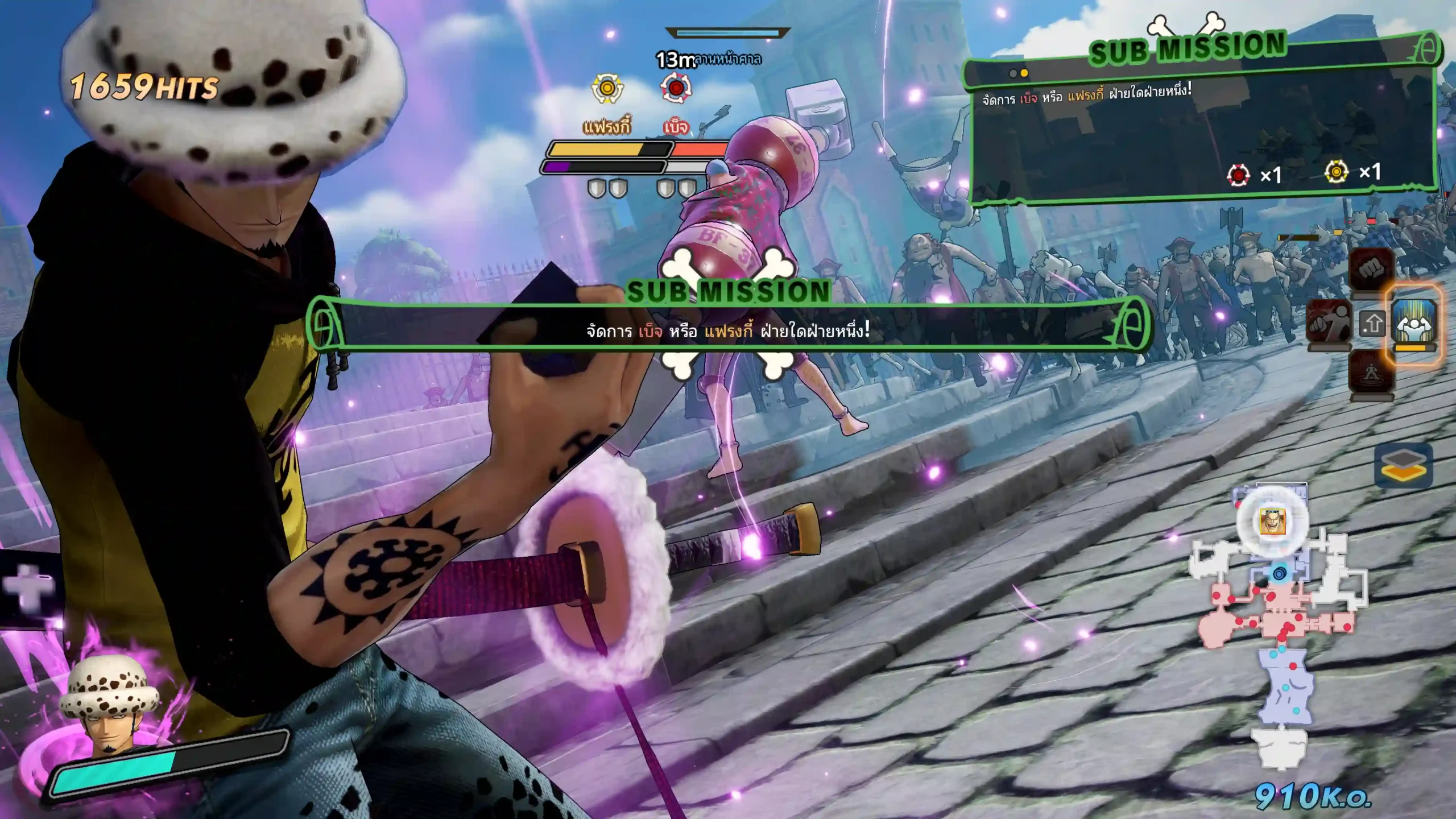Toggle the map layer icon
Screen dimensions: 1456x819
coord(1403,466)
